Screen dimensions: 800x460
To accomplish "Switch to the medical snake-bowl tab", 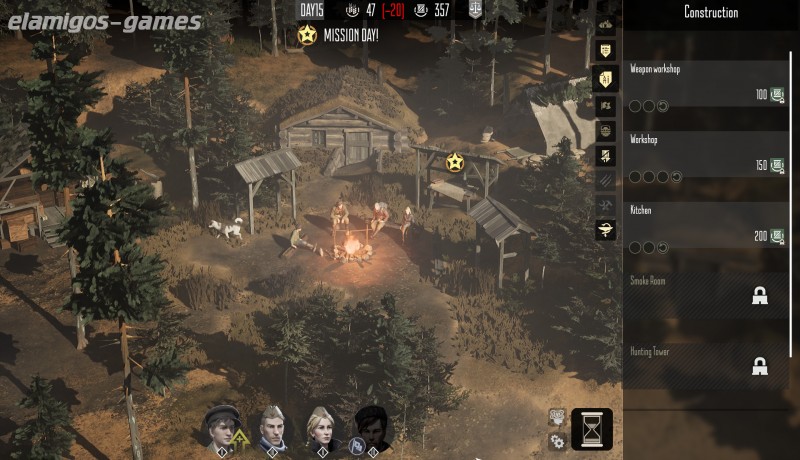I will point(605,232).
